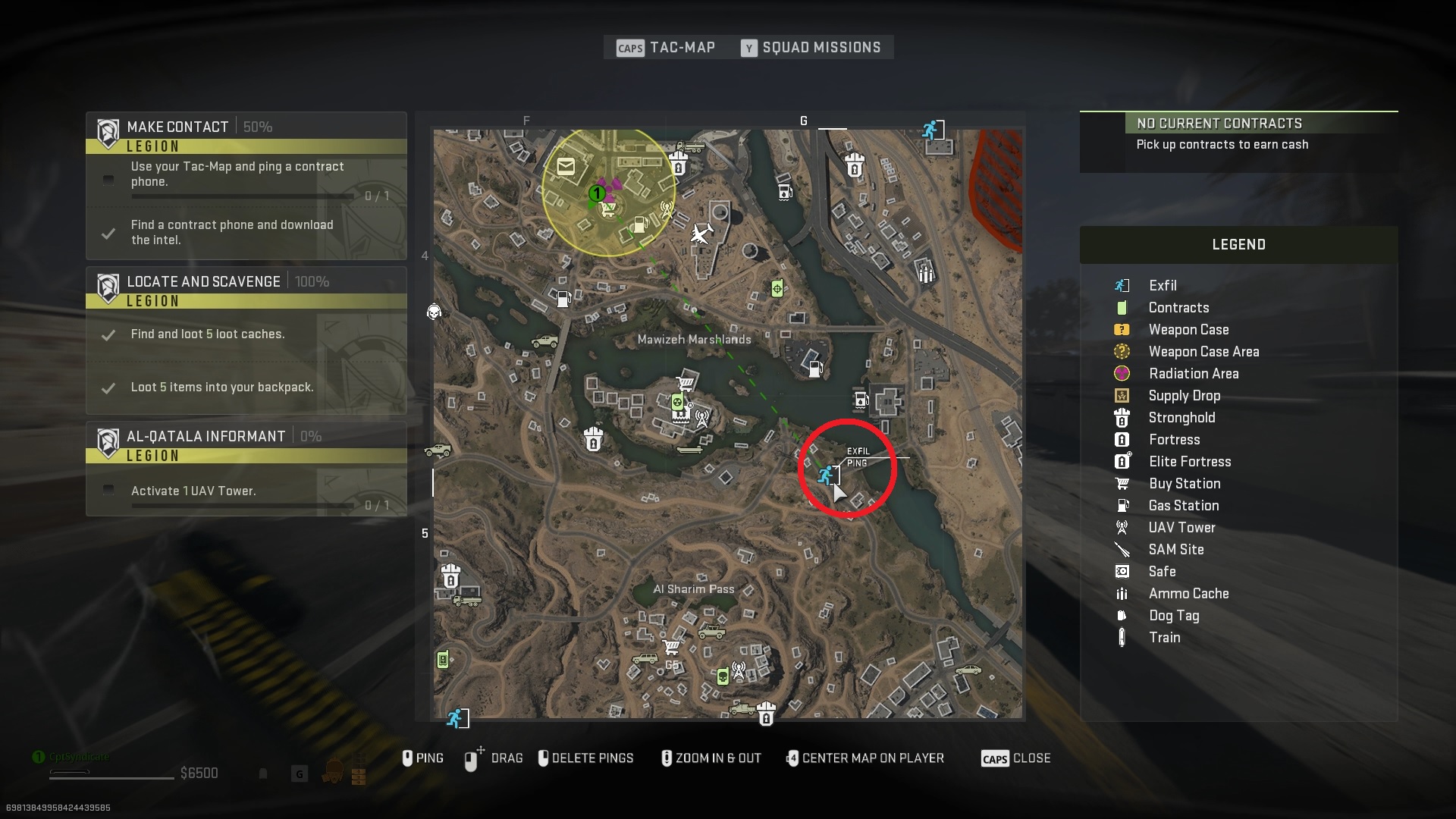Click the UAV Tower objective progress bar

click(x=243, y=506)
